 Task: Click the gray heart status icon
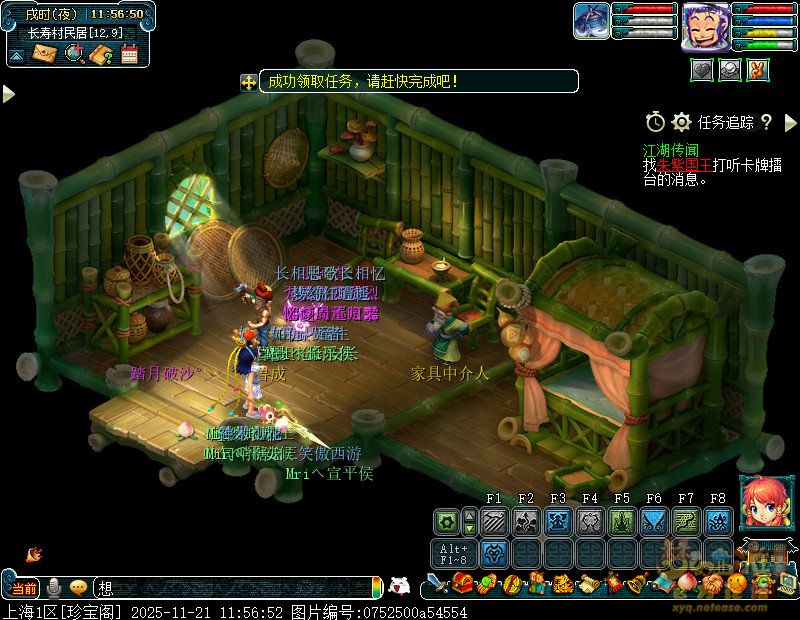pos(702,69)
